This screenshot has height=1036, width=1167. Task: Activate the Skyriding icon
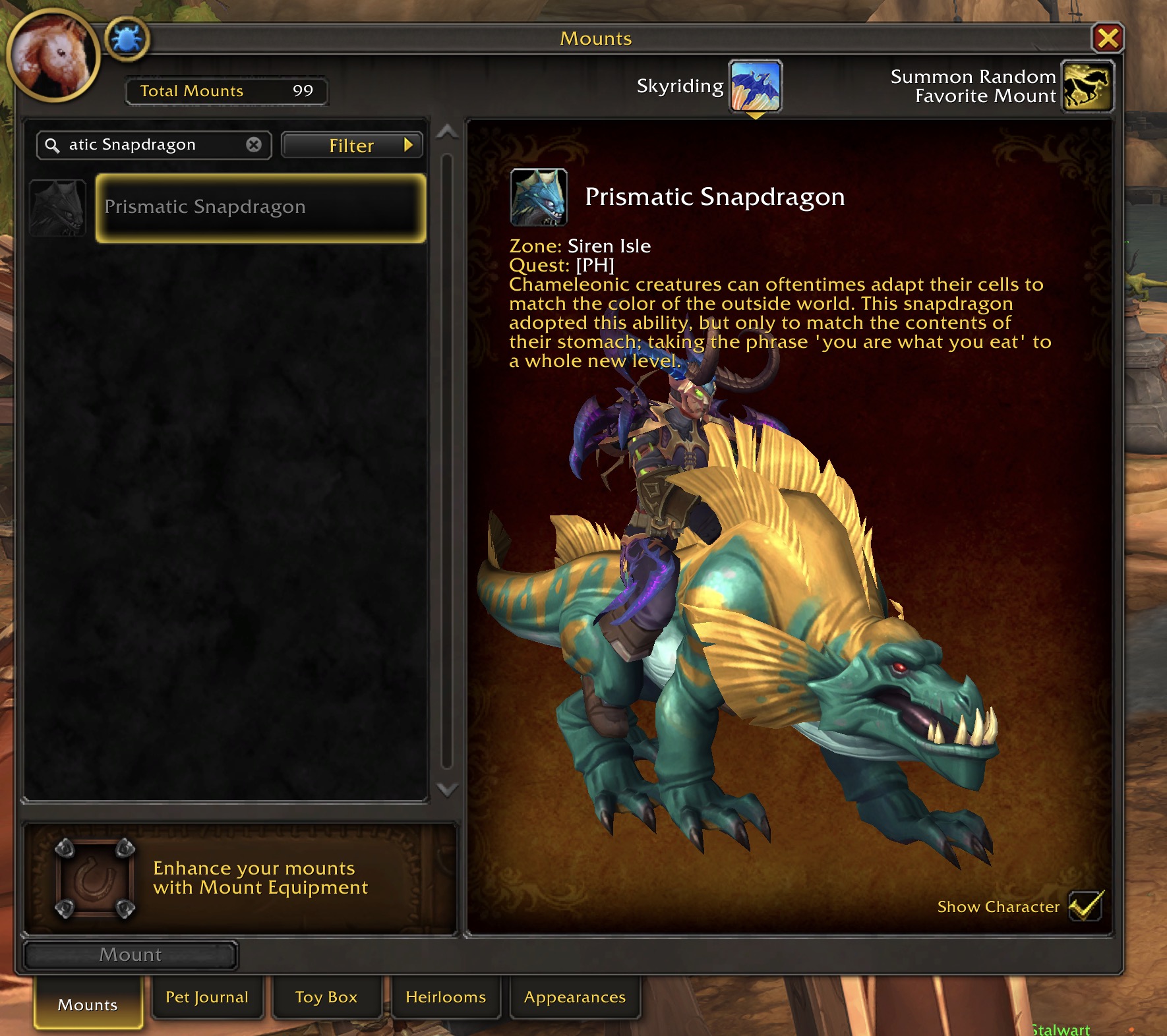tap(755, 86)
